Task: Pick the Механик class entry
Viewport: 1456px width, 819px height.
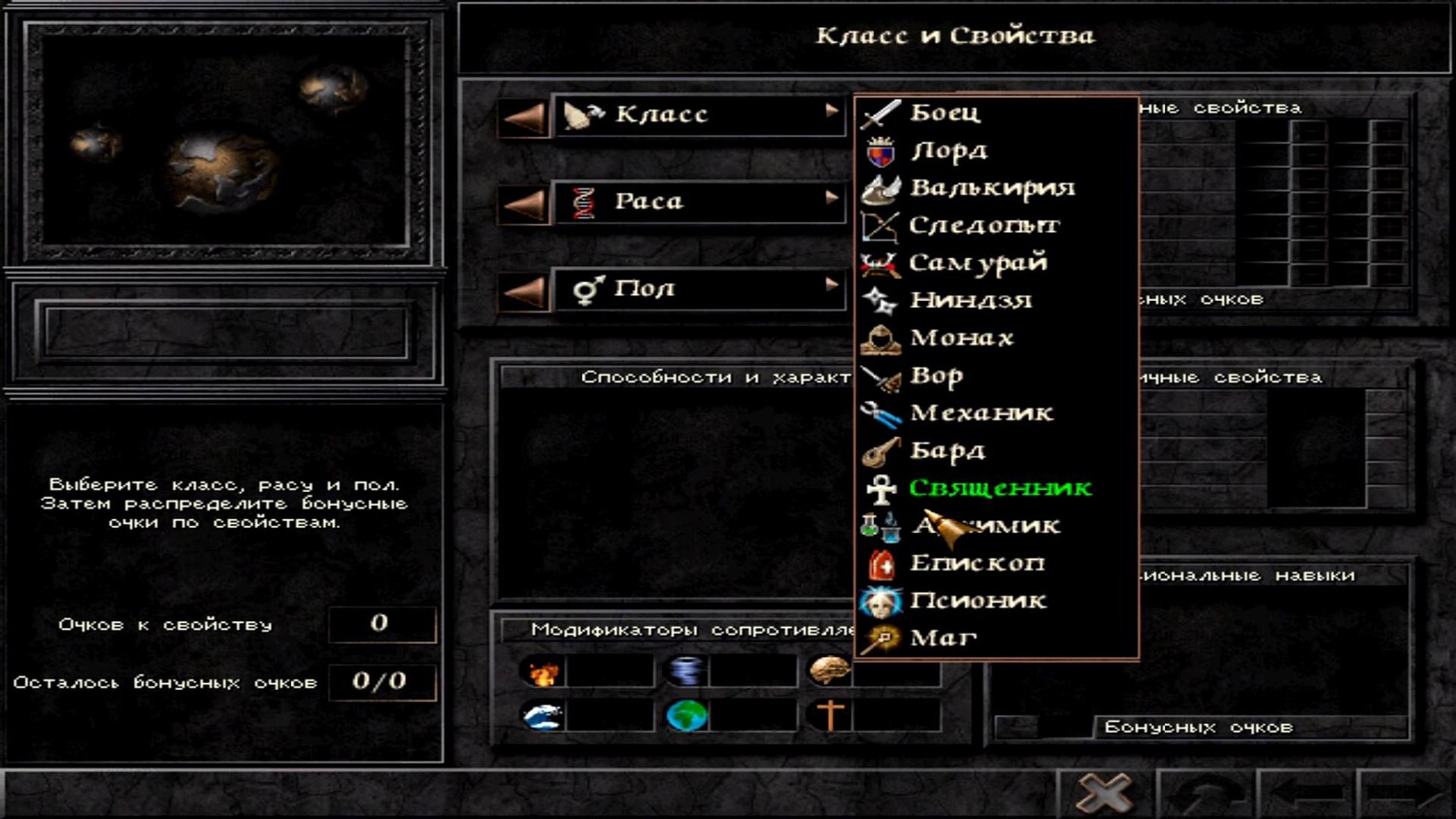Action: tap(980, 413)
